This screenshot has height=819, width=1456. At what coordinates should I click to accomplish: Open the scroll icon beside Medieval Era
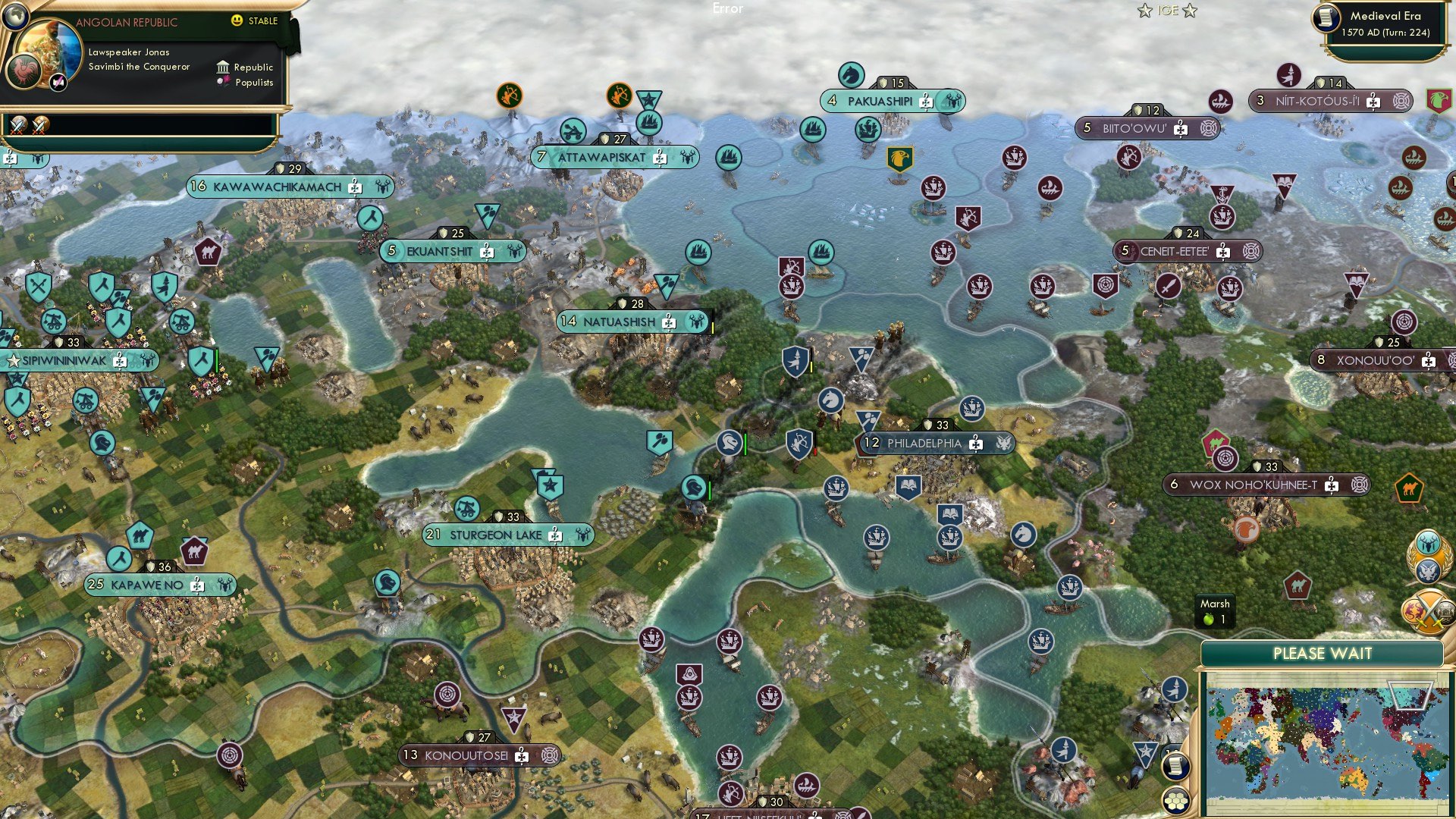[x=1326, y=17]
